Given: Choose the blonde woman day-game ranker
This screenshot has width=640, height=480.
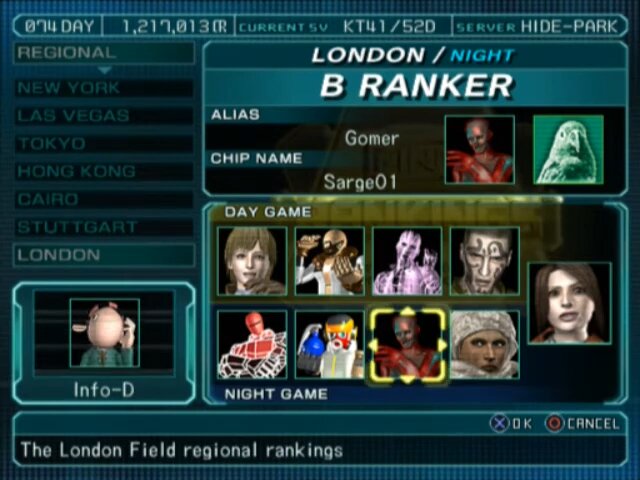Looking at the screenshot, I should pos(252,261).
